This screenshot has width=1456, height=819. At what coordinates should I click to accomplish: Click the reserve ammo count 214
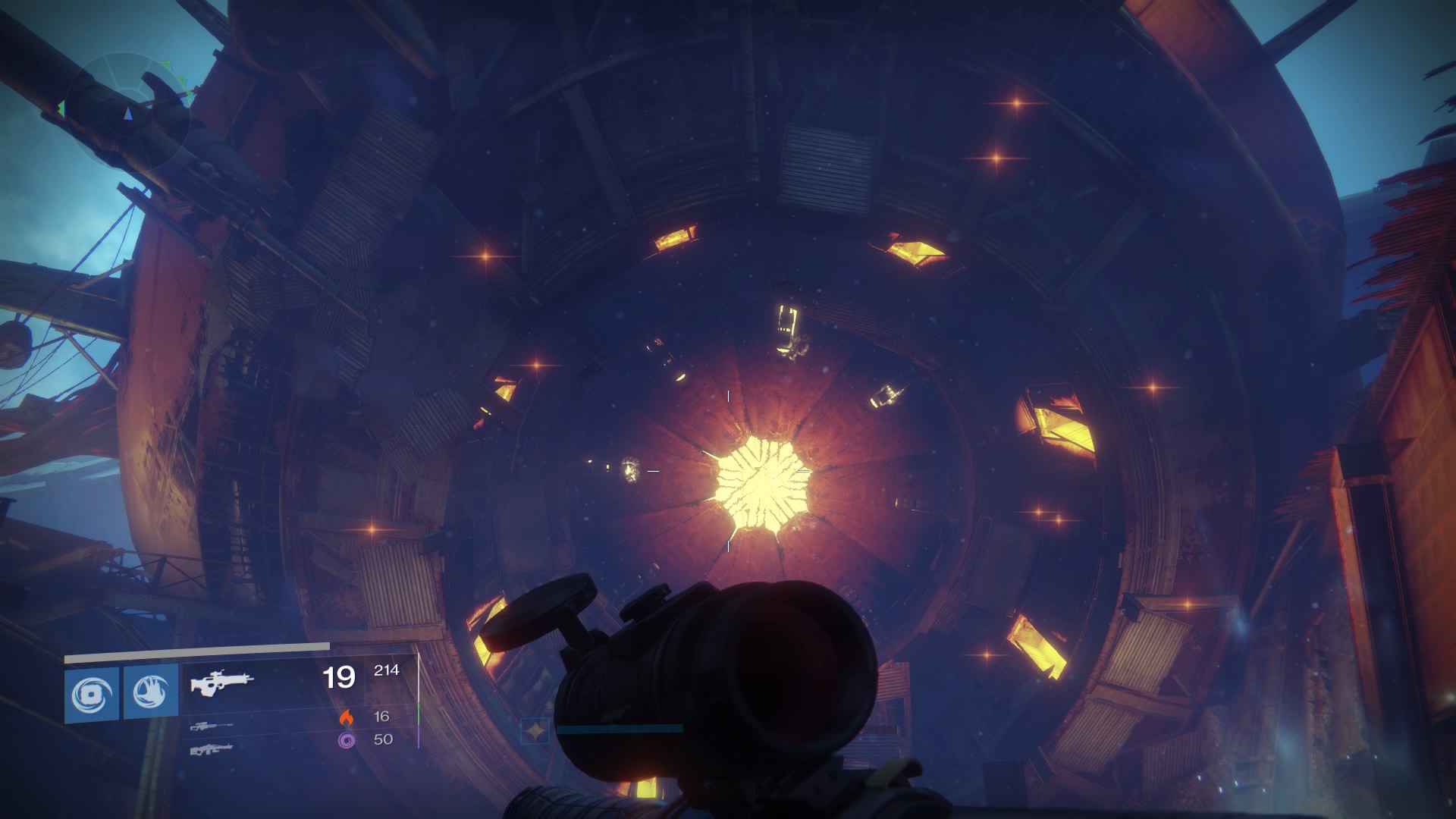(x=387, y=671)
